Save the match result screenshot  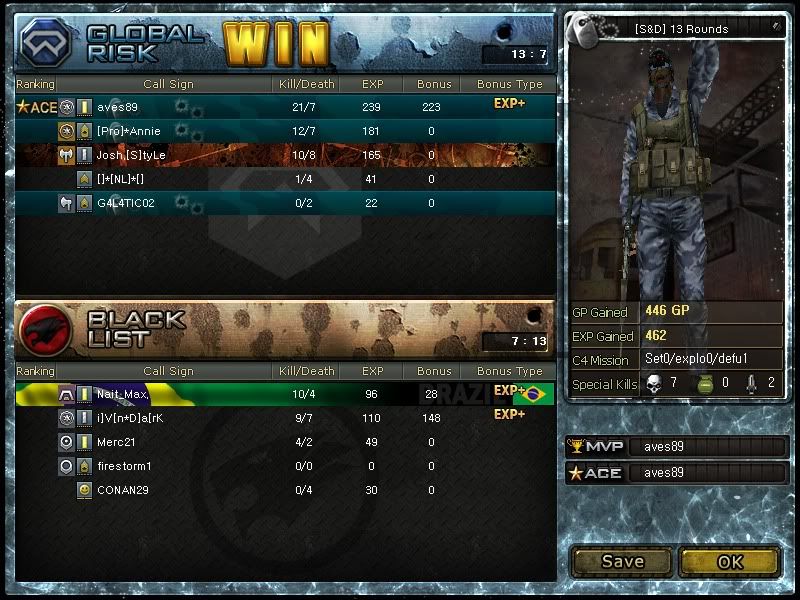(x=622, y=561)
